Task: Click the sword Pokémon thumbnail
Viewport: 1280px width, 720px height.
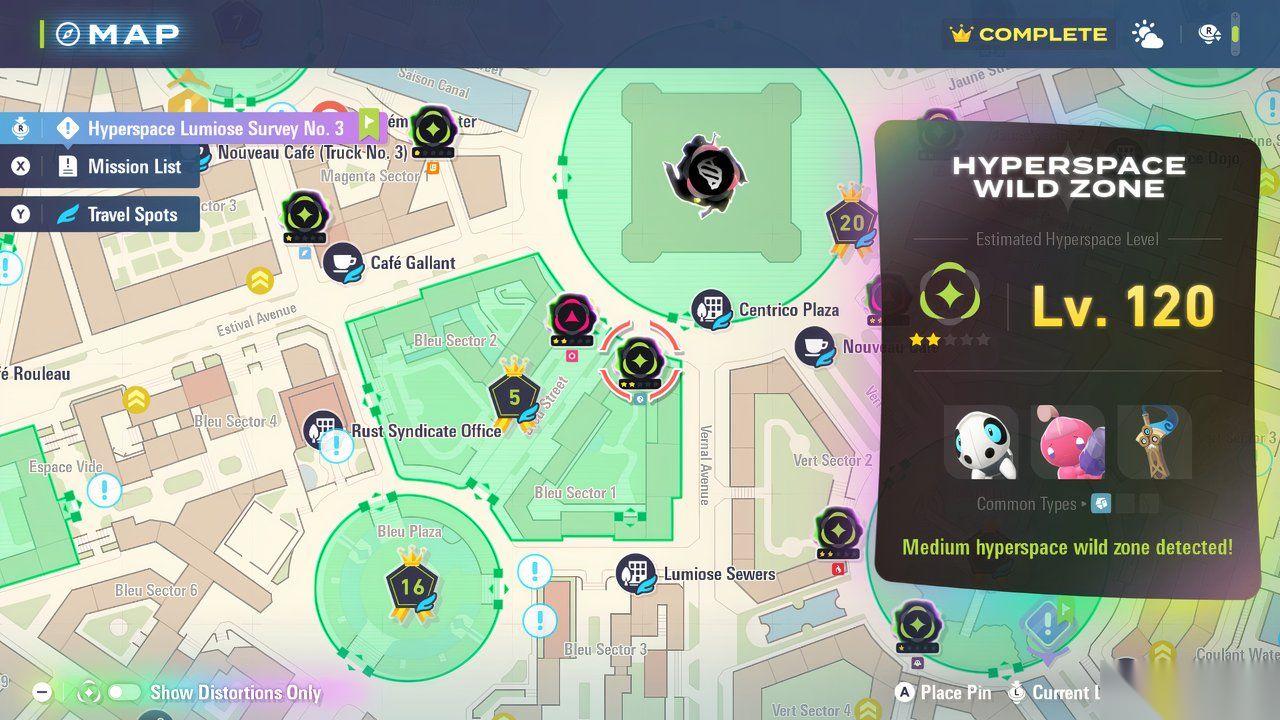Action: 1154,442
